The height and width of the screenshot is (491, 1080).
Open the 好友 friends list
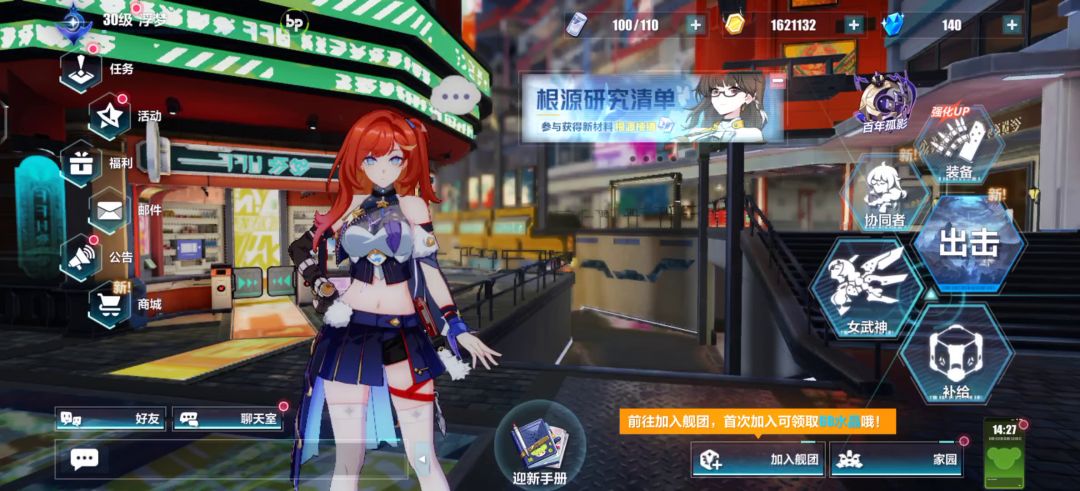click(x=110, y=419)
